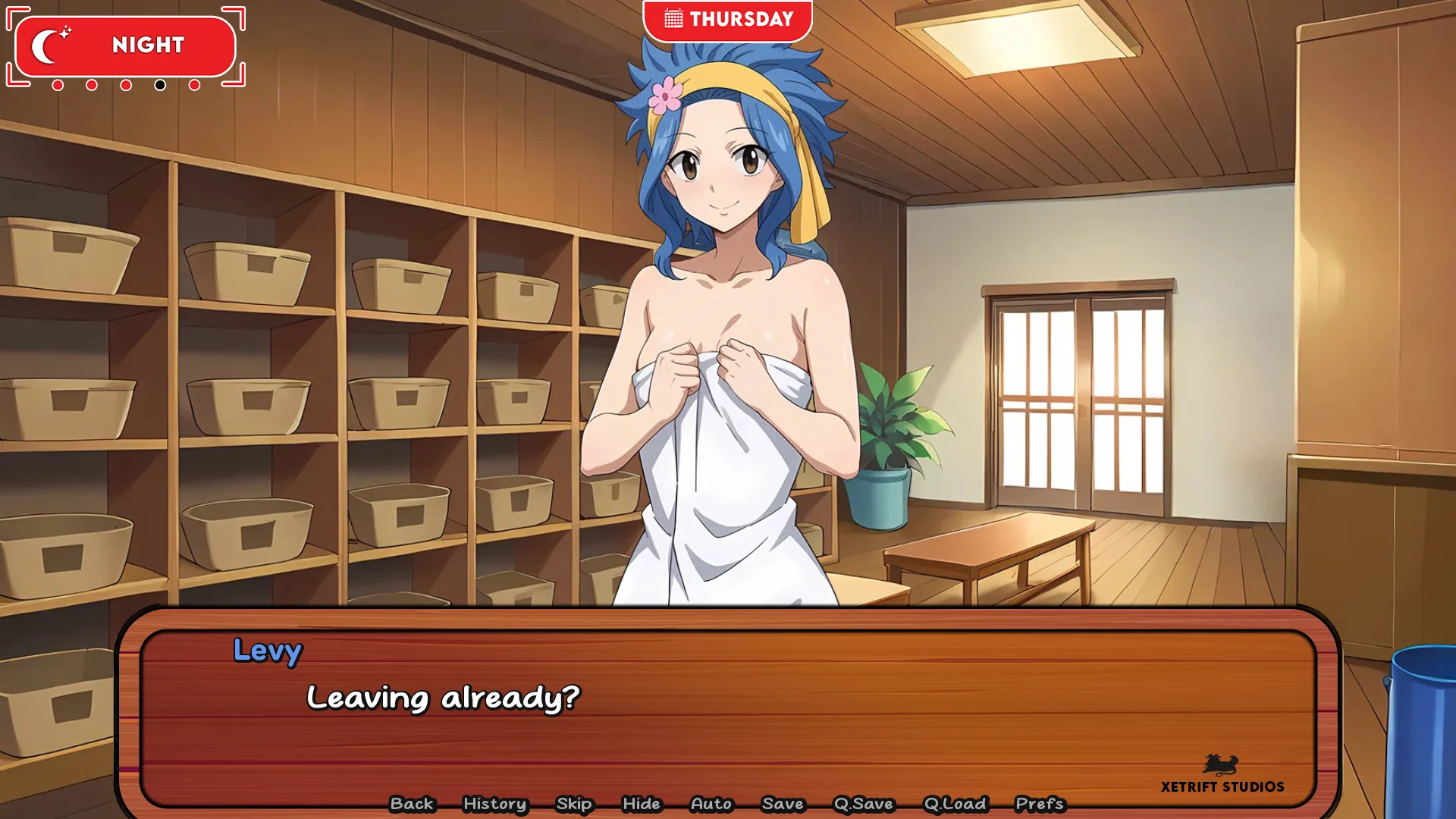The height and width of the screenshot is (819, 1456).
Task: Quick save with Q.Save
Action: pos(864,804)
